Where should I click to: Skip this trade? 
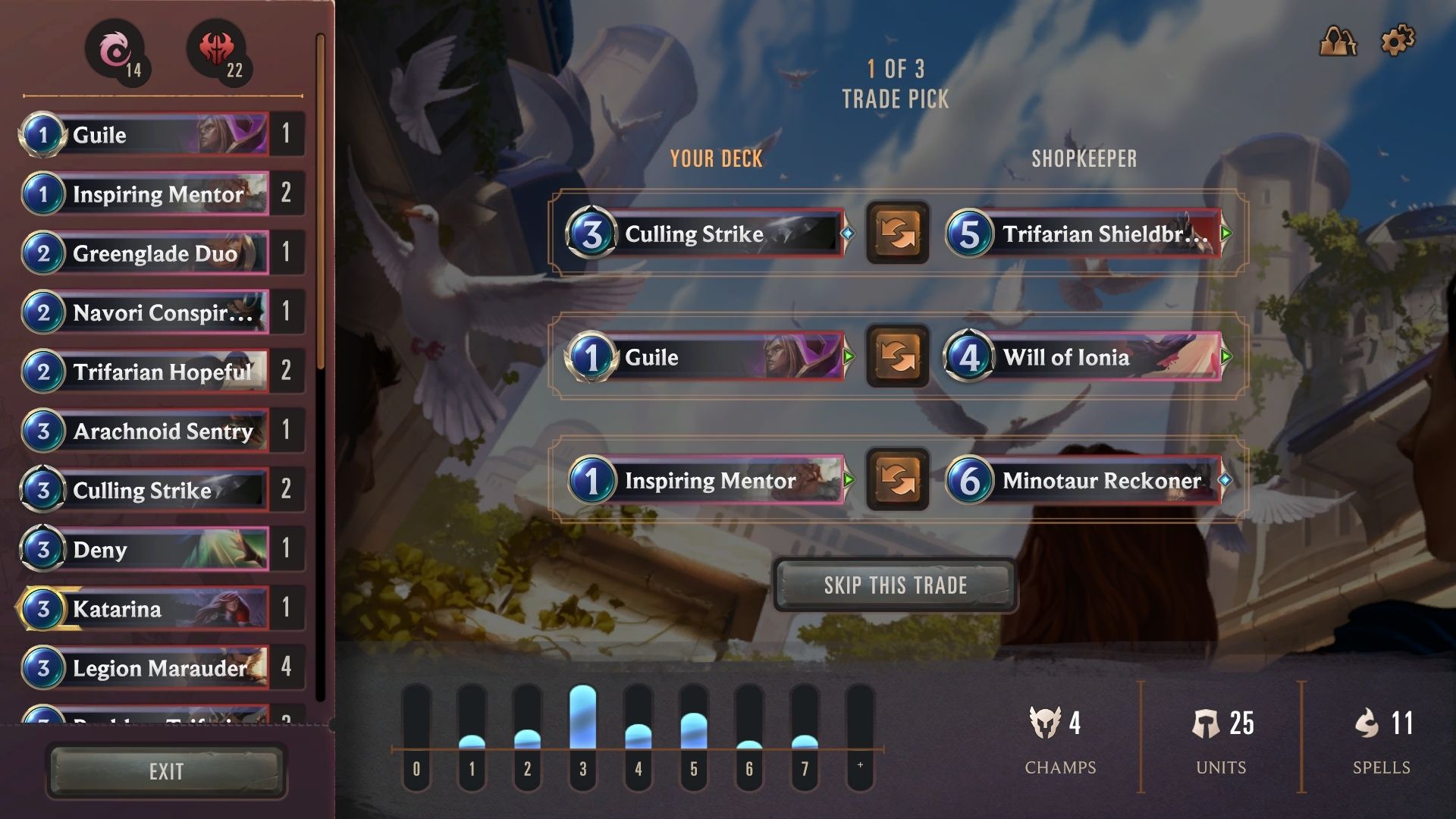coord(895,585)
